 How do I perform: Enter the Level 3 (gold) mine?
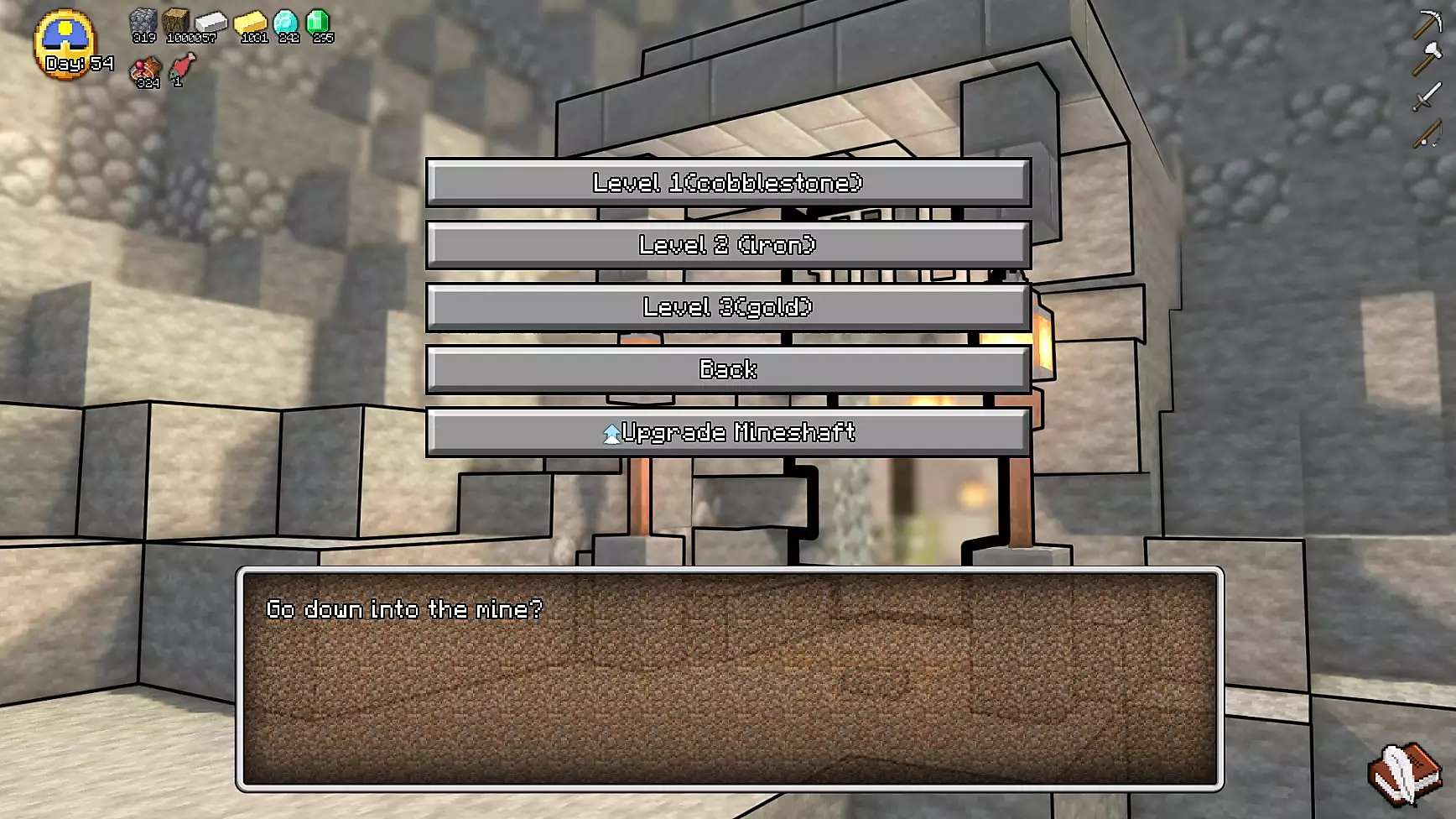pyautogui.click(x=728, y=307)
